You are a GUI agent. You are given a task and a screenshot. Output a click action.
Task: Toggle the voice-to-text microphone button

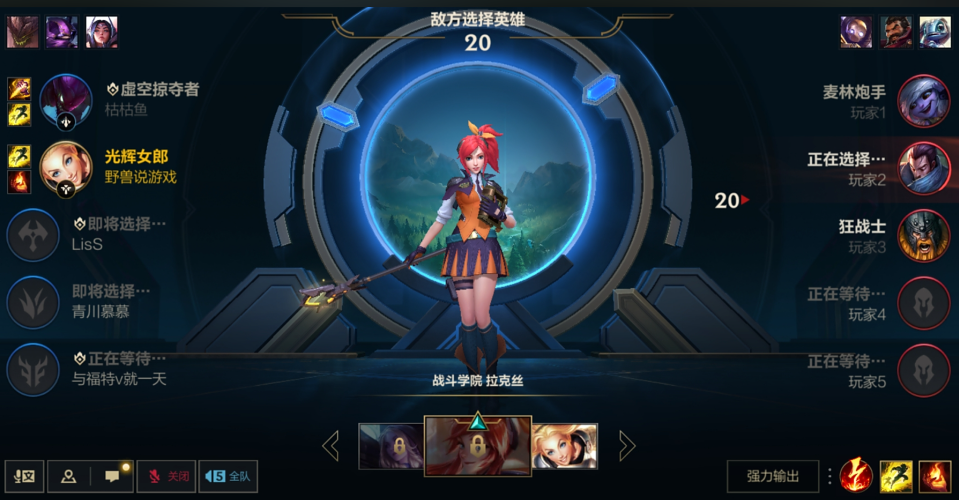(x=24, y=477)
